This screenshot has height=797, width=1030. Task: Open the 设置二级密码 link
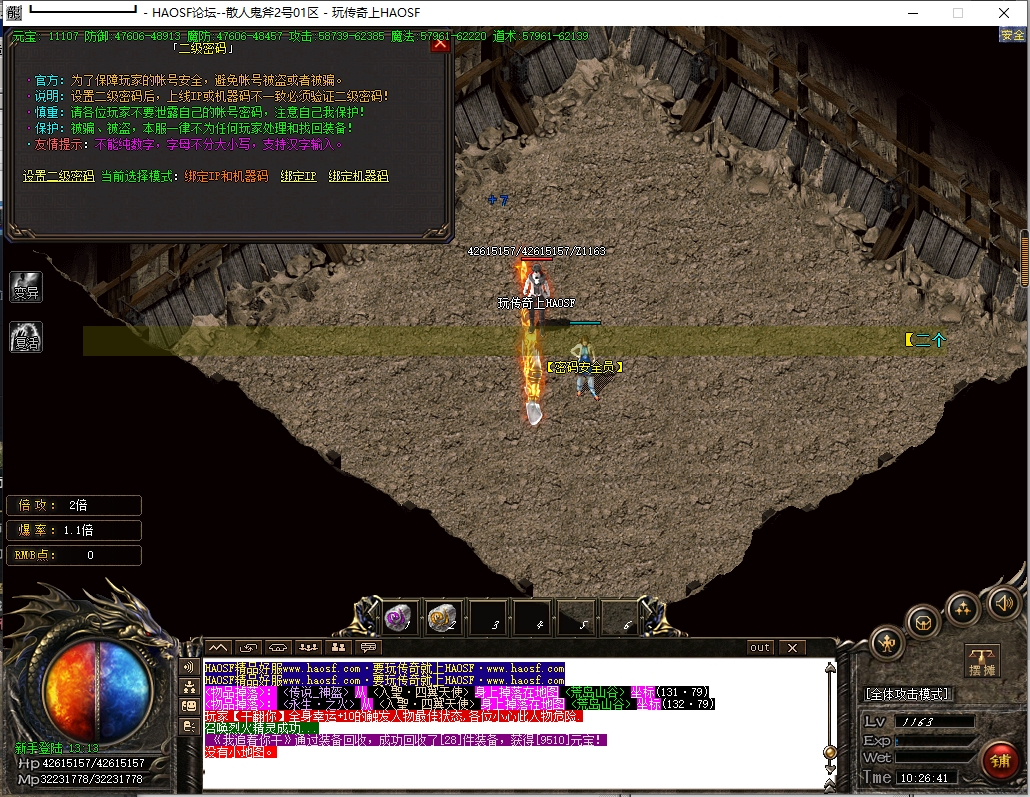point(58,176)
